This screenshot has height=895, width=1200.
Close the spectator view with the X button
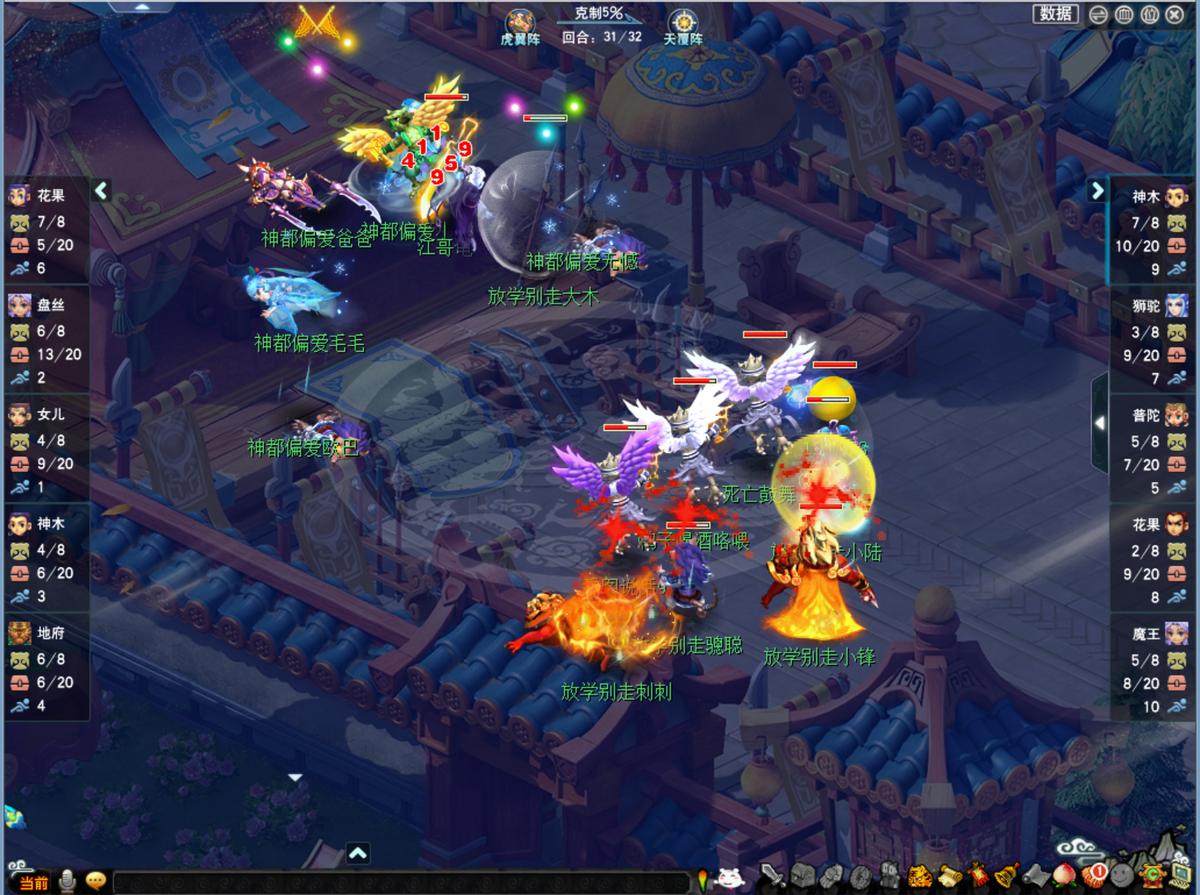click(x=1177, y=14)
